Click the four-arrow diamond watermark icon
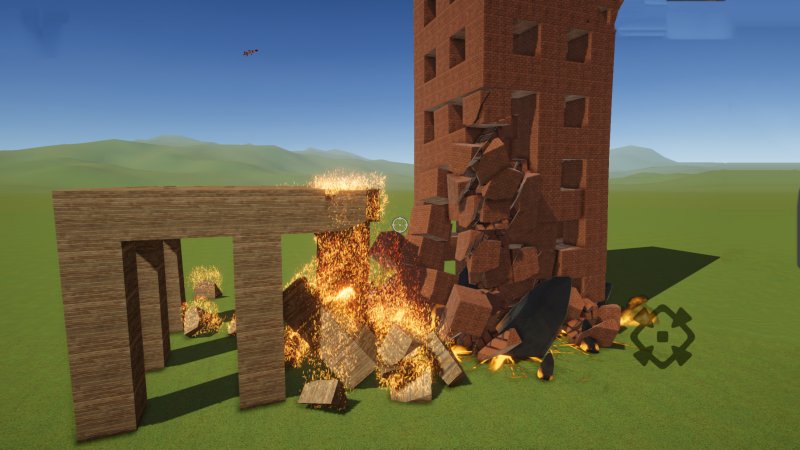This screenshot has height=450, width=800. coord(662,336)
